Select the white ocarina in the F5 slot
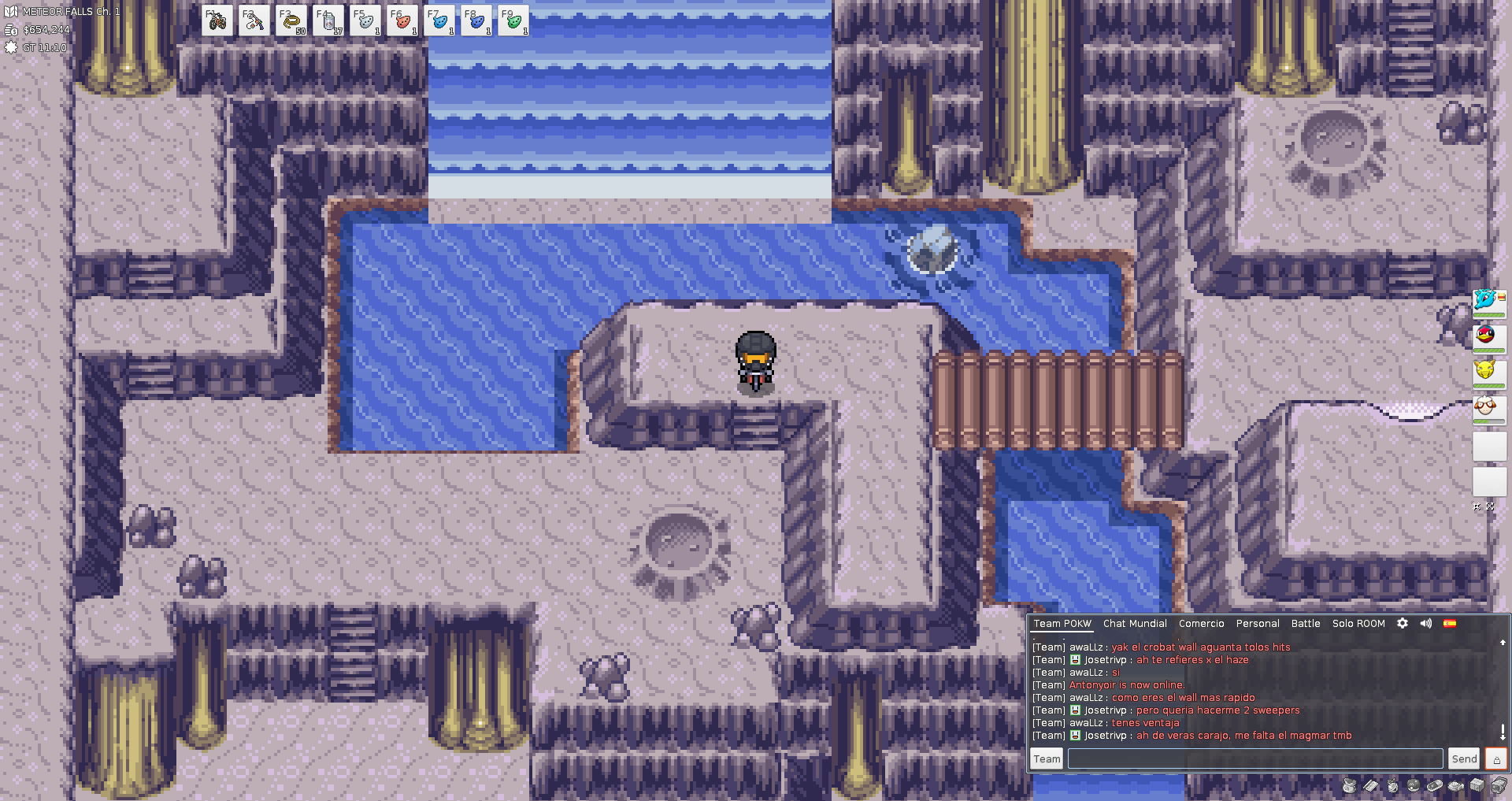 [x=365, y=21]
